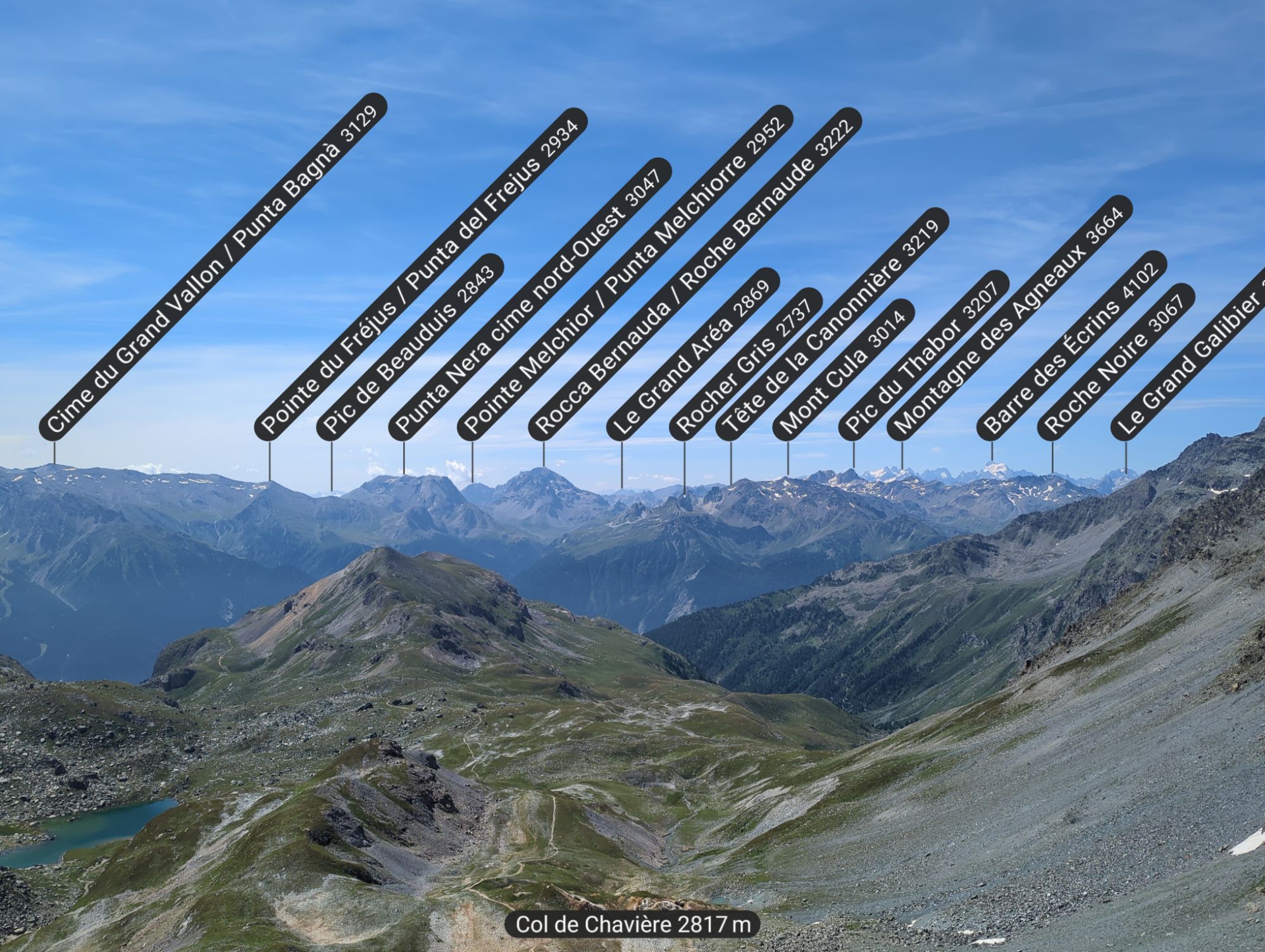Tap the Pointe du Fréjus 2934 label
Image resolution: width=1265 pixels, height=952 pixels.
click(420, 273)
